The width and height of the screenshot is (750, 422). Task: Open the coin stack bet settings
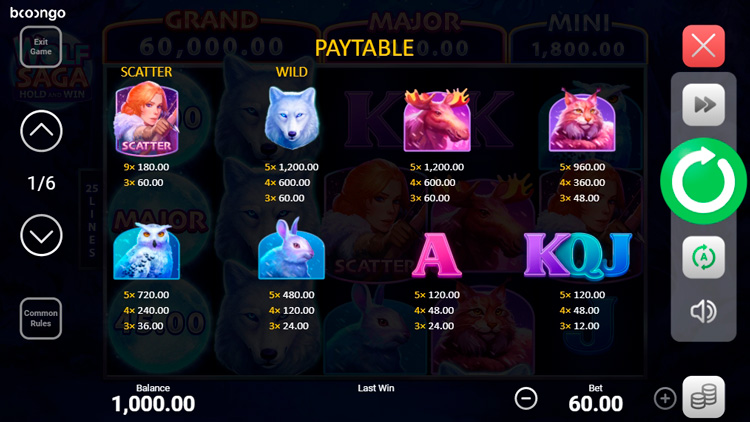[703, 397]
